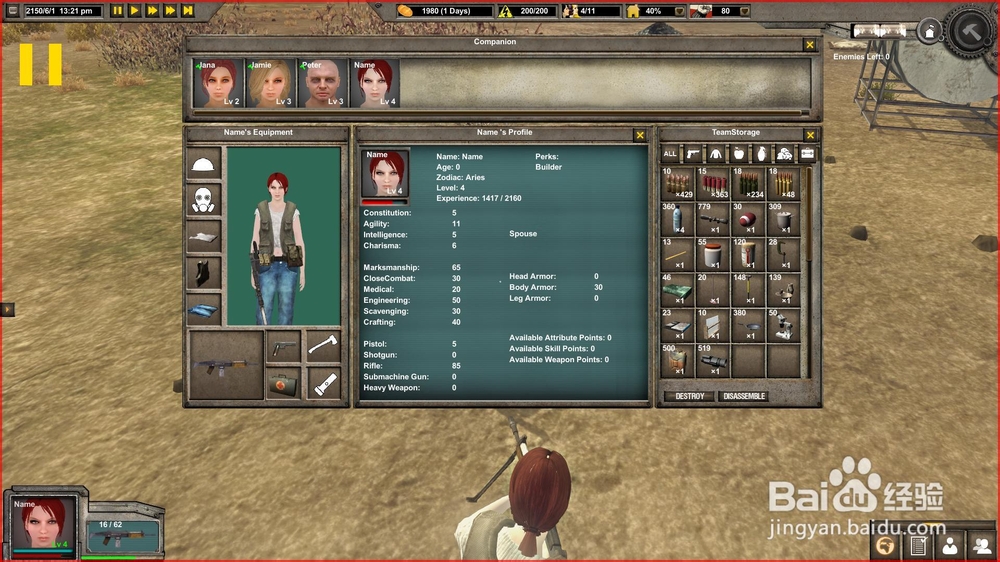Disassemble the selected storage item
Screen dimensions: 1000x562
744,396
